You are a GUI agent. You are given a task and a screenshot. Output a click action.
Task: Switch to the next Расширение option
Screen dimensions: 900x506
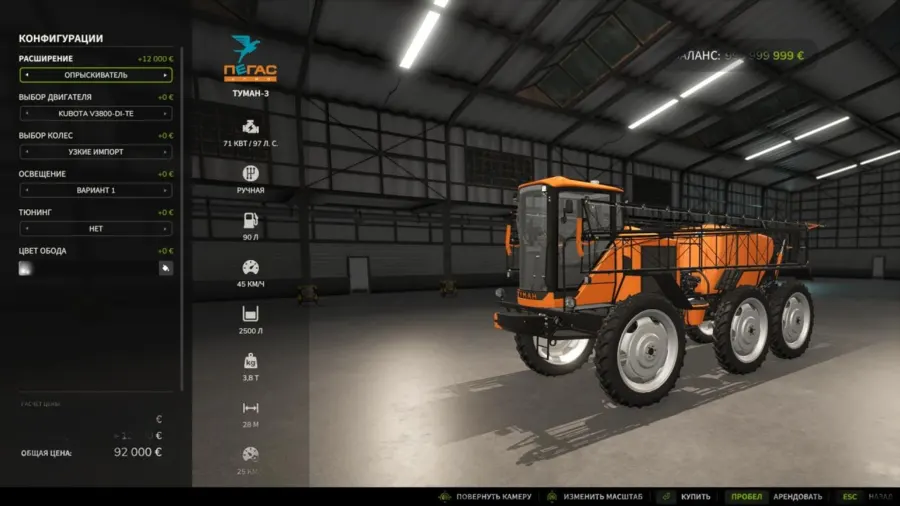pyautogui.click(x=166, y=75)
